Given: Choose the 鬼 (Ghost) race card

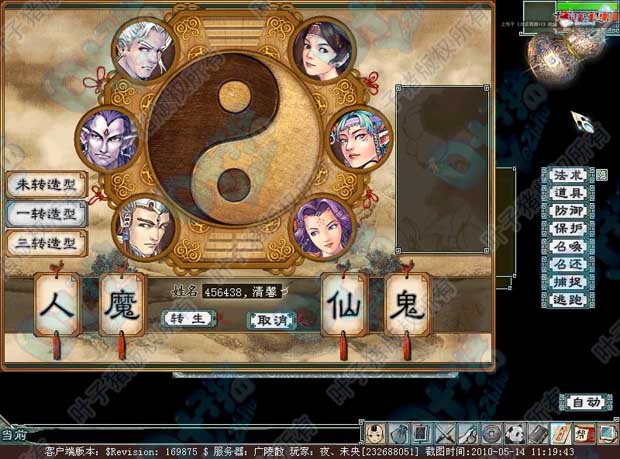Looking at the screenshot, I should [406, 304].
